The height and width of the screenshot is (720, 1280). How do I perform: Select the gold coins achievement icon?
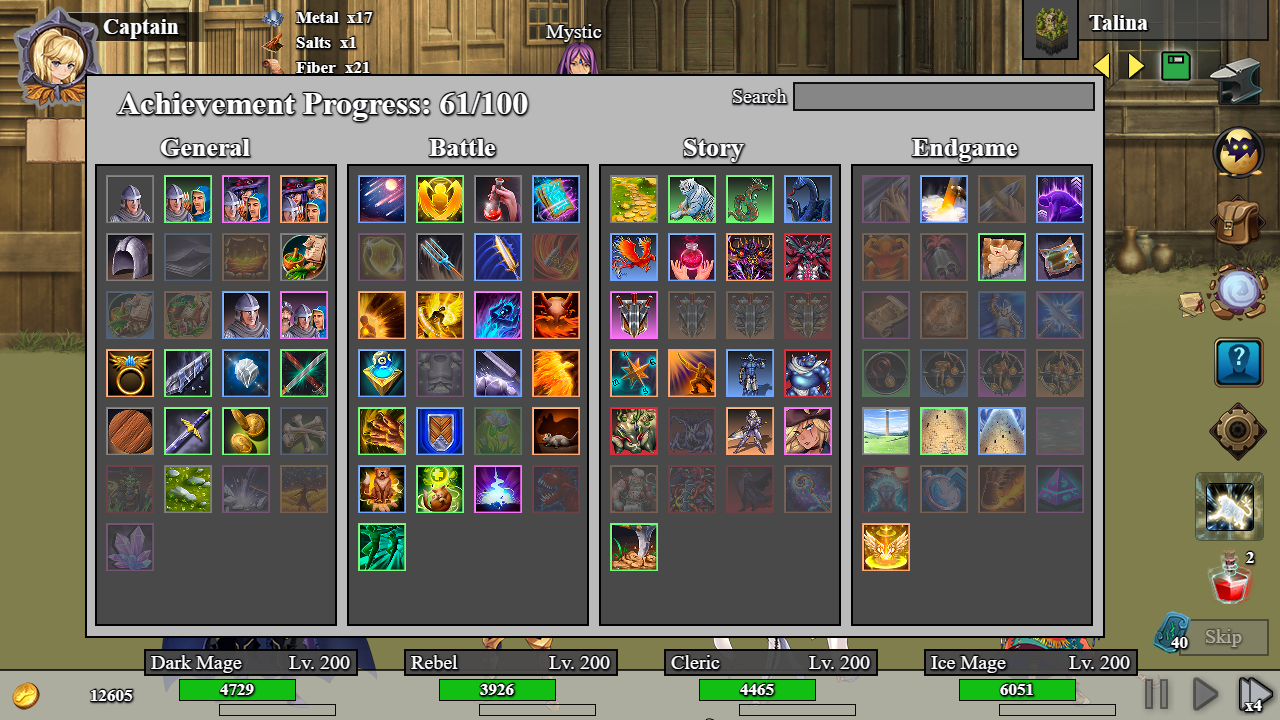246,431
